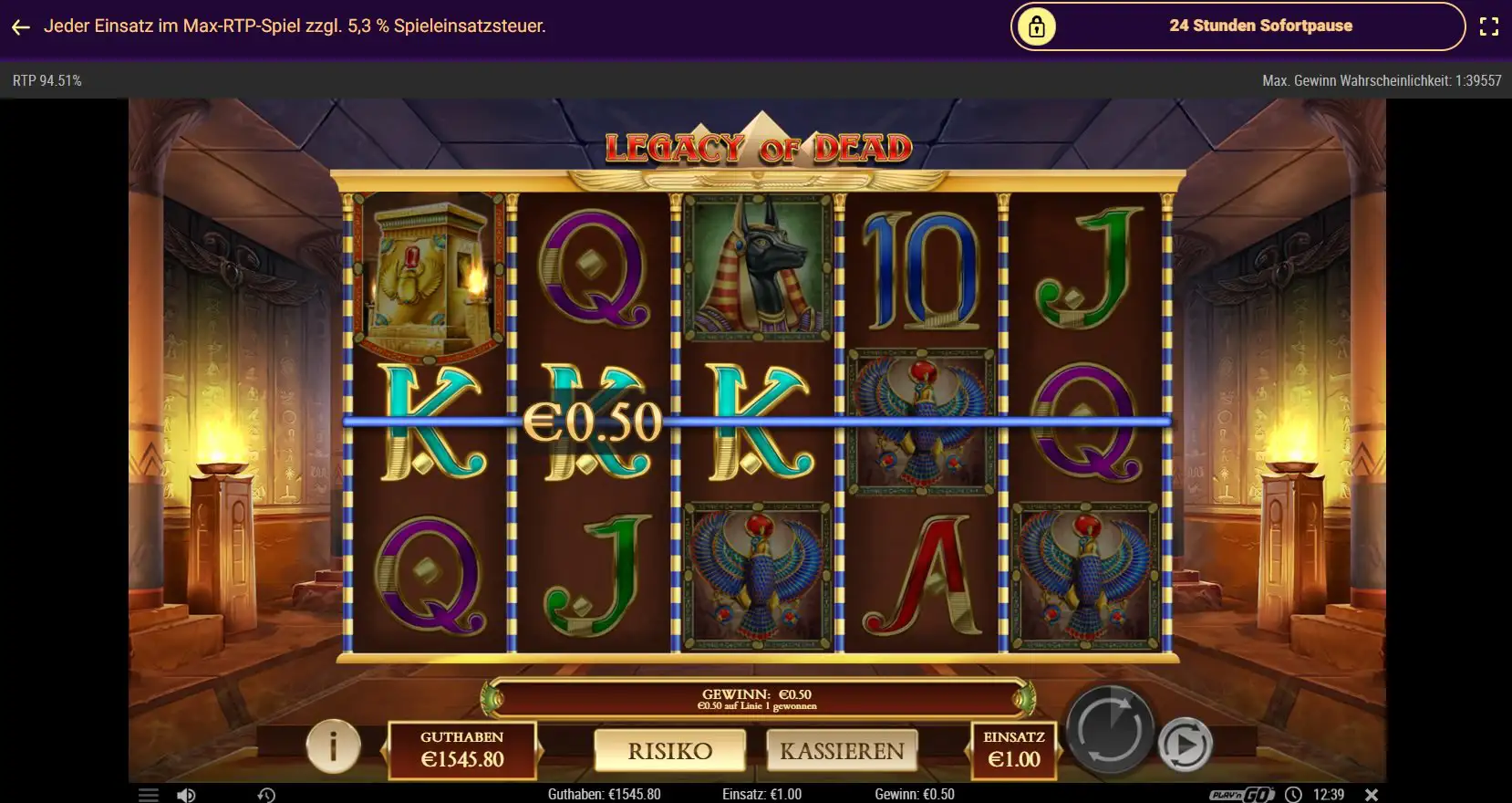Viewport: 1512px width, 803px height.
Task: Select the RTP 94.51% status label
Action: [x=47, y=80]
